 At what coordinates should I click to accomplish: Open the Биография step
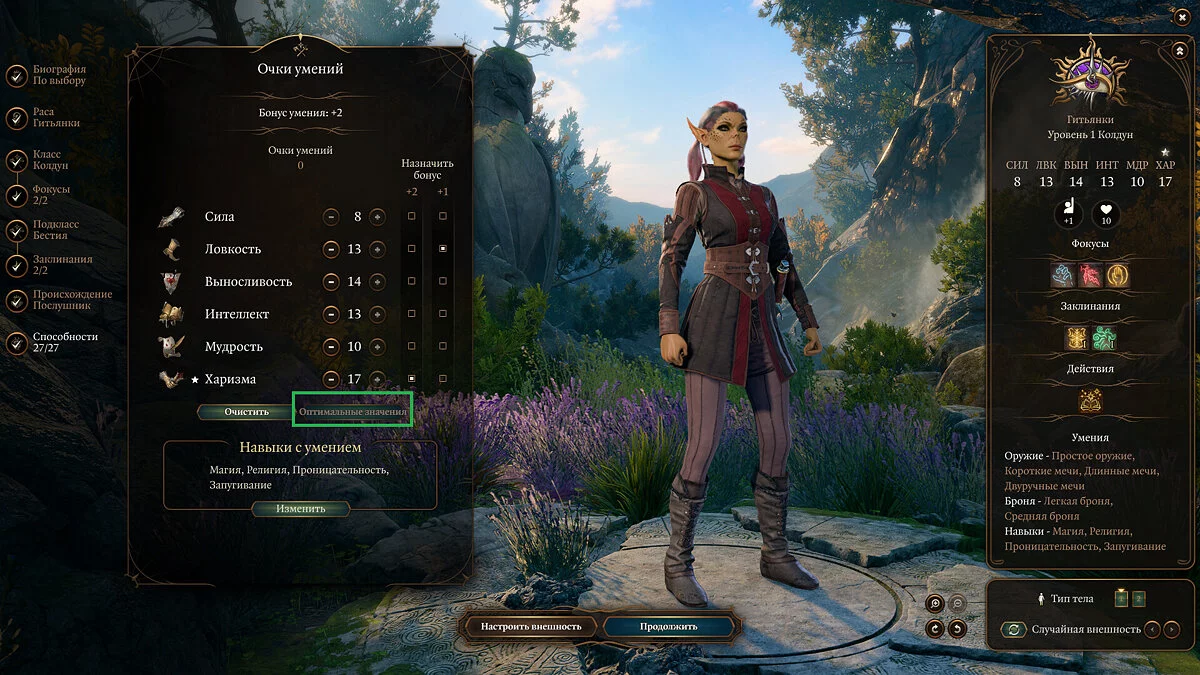click(x=17, y=76)
